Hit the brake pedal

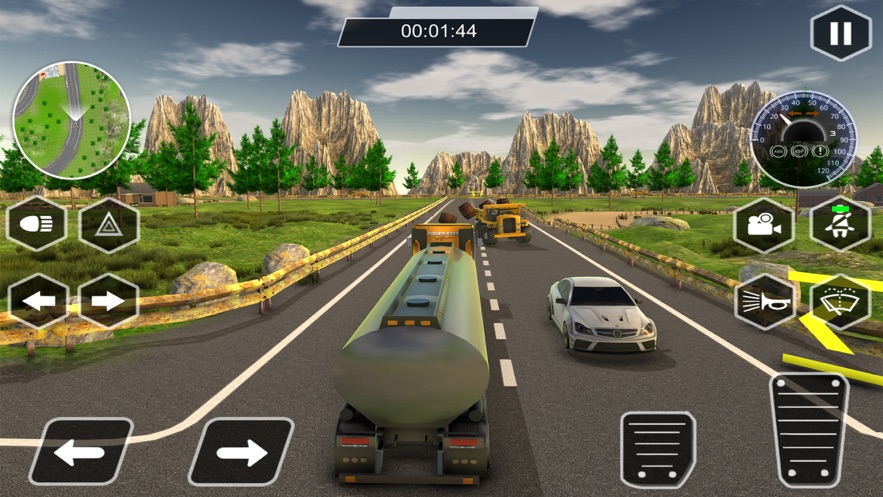tap(658, 449)
